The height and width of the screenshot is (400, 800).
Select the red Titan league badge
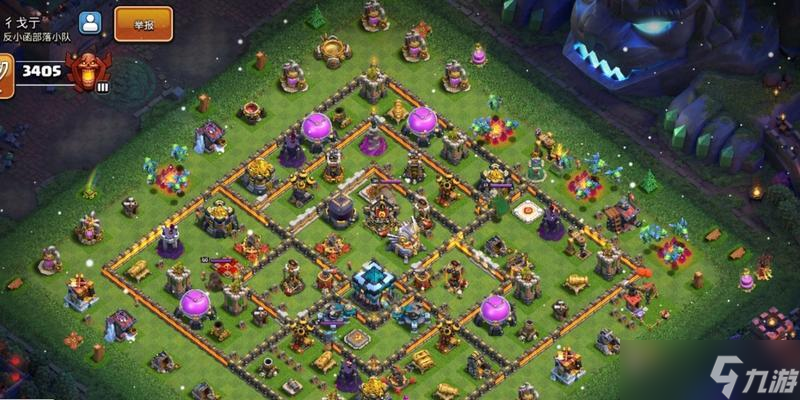(x=88, y=71)
